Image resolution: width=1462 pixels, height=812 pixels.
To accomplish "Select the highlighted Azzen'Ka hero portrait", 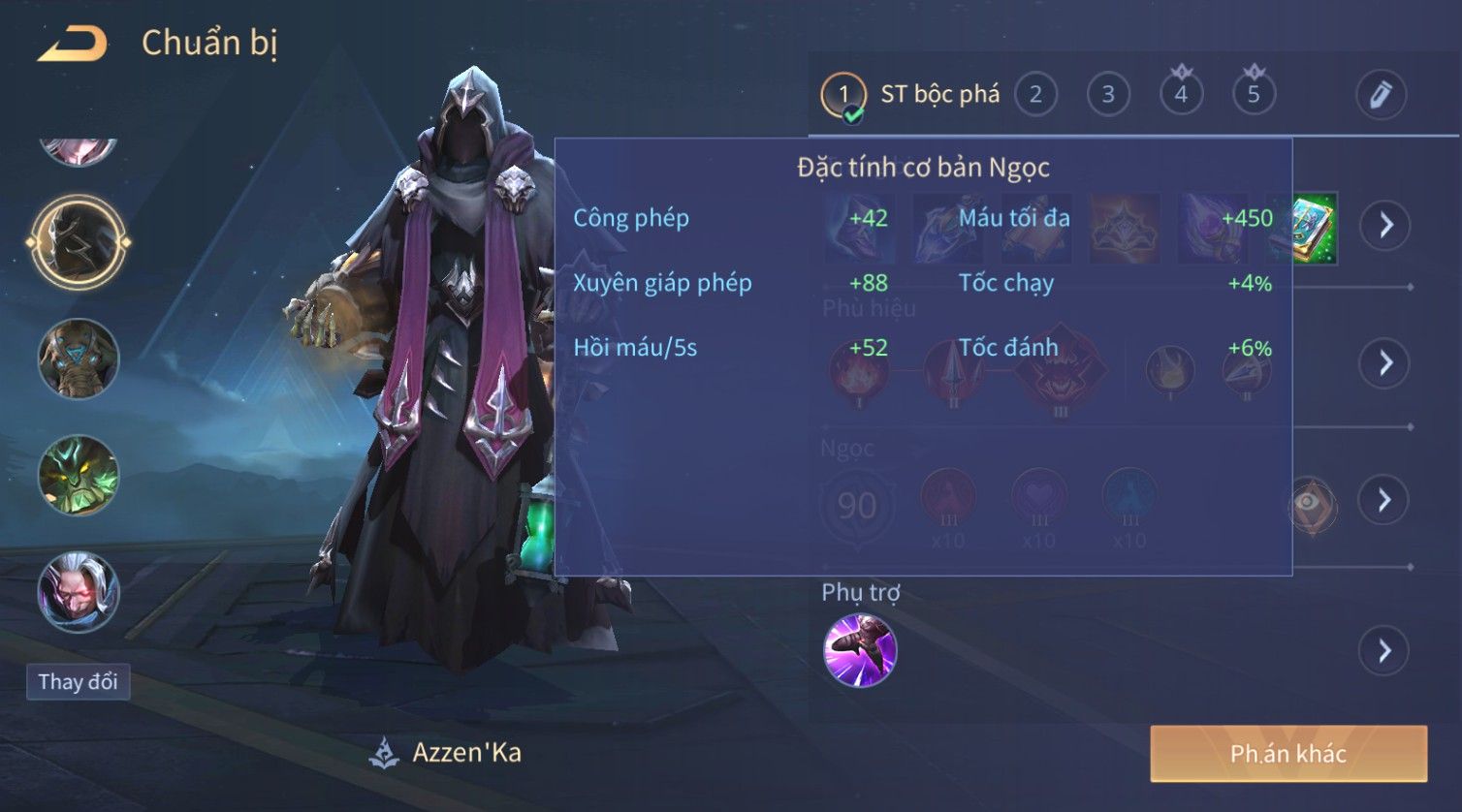I will (79, 241).
